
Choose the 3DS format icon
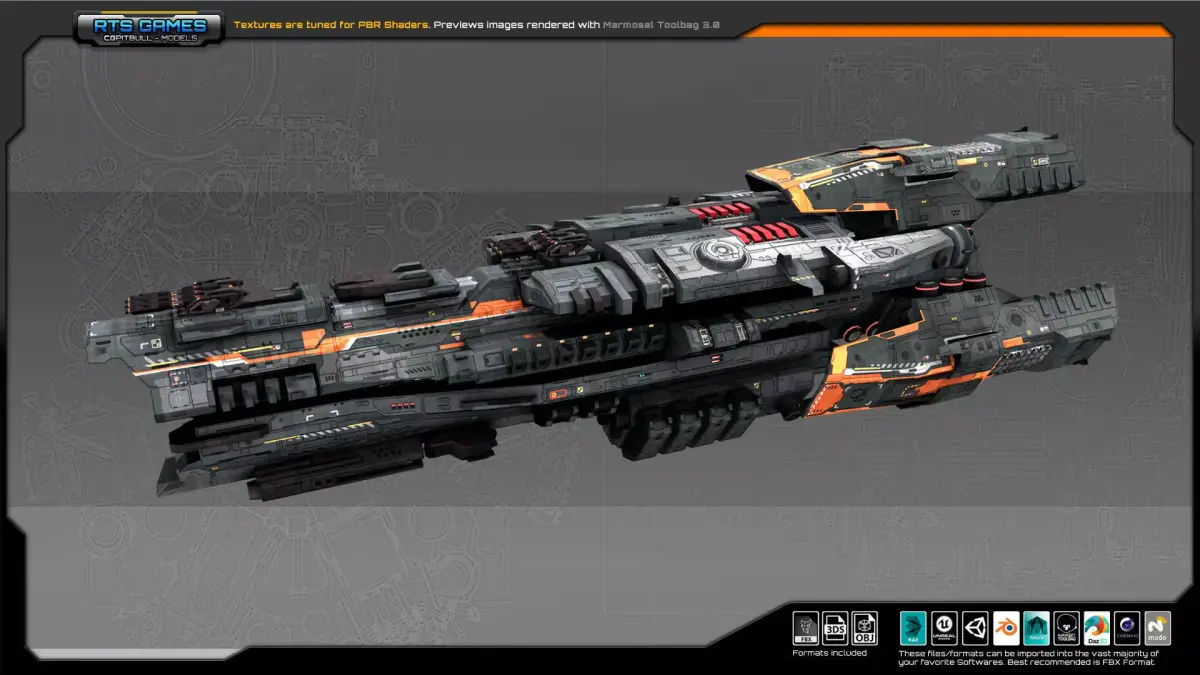coord(835,628)
